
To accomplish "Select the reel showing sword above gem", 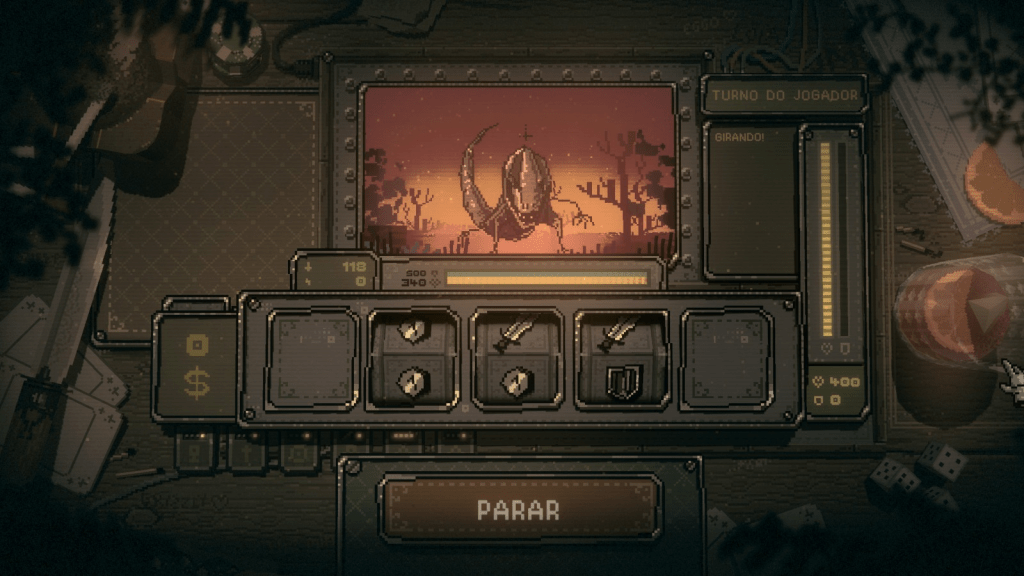I will (519, 359).
